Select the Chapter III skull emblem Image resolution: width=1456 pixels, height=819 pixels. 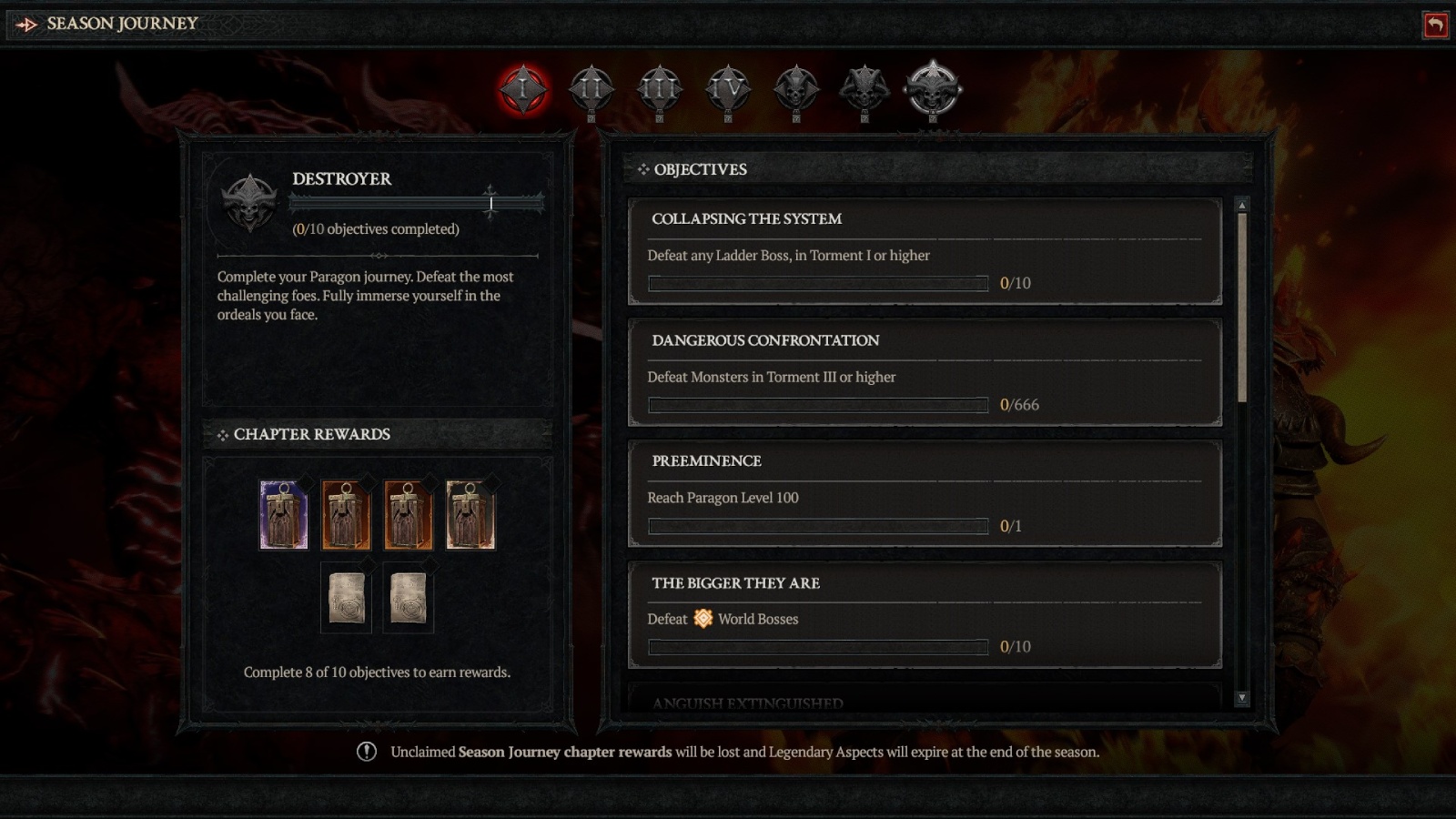(658, 89)
